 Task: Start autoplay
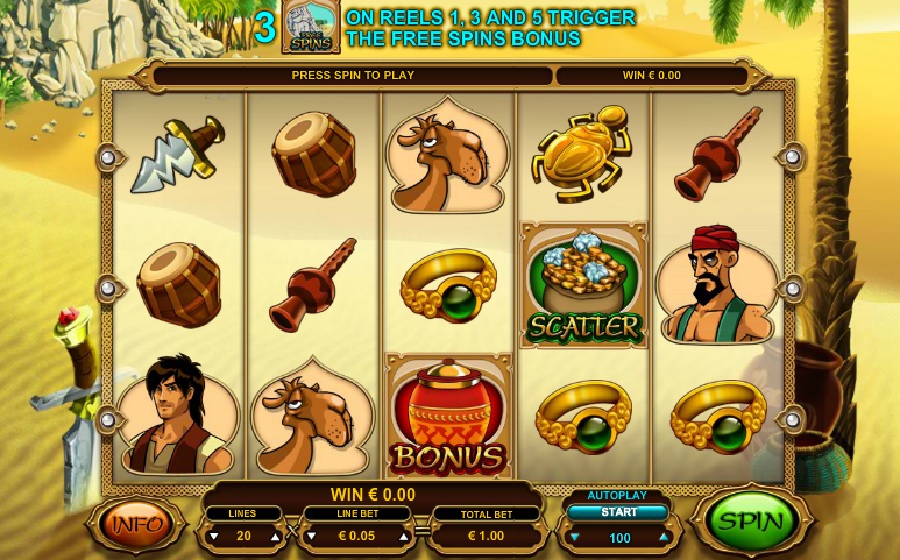point(618,513)
